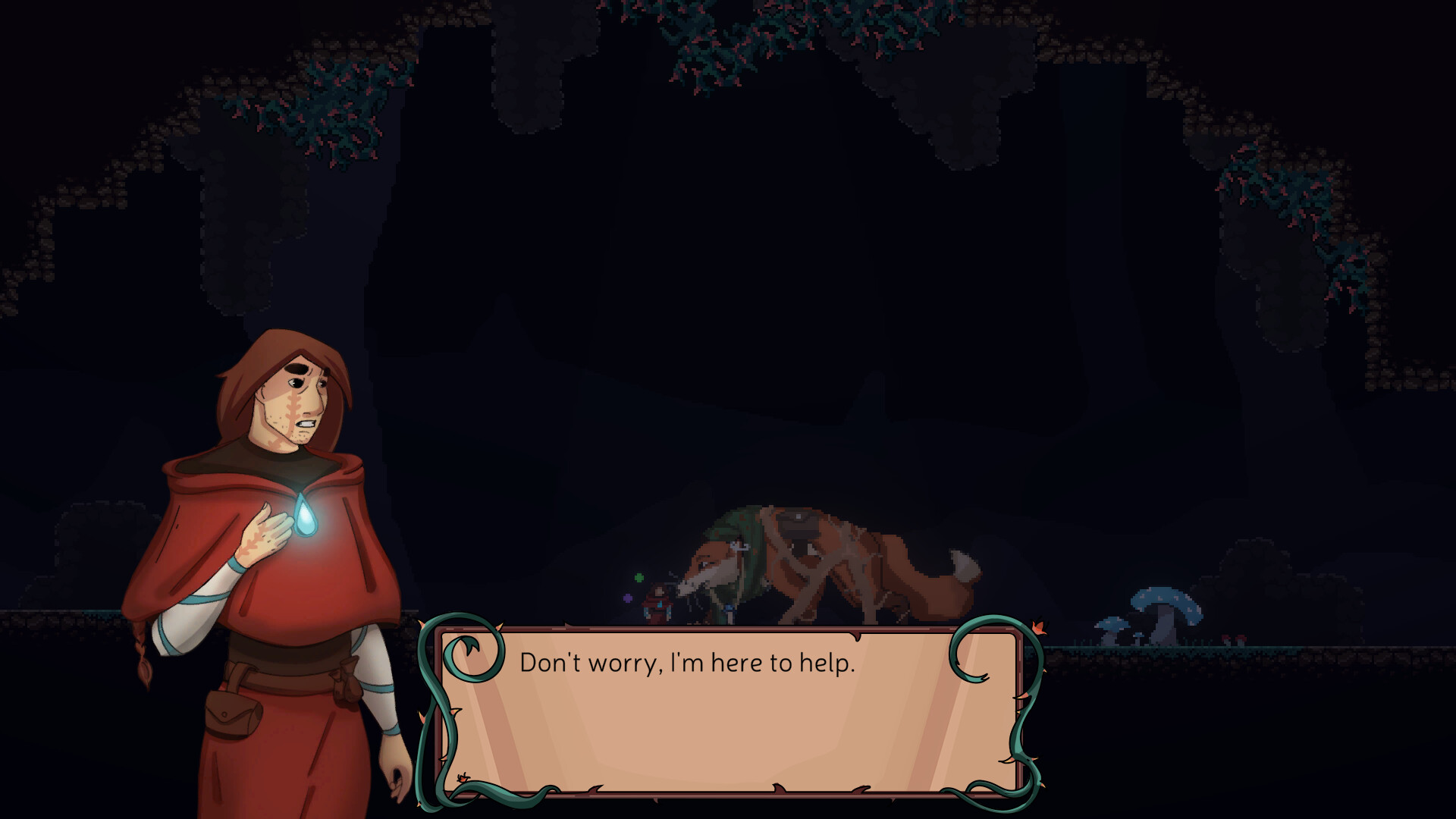Select the green glowing orb near the small character
The image size is (1456, 819).
click(x=639, y=578)
